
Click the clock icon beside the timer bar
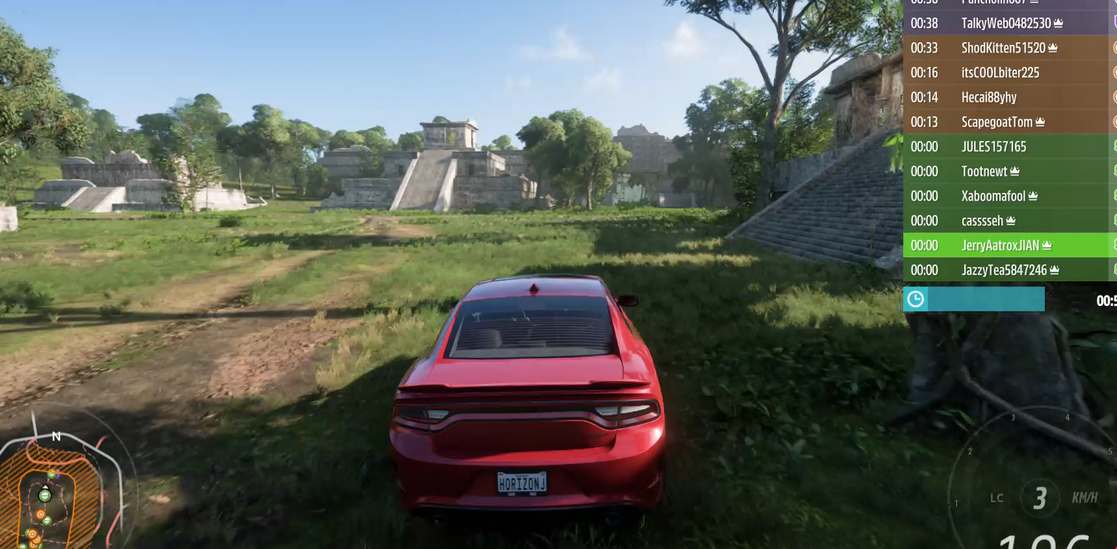pos(915,299)
